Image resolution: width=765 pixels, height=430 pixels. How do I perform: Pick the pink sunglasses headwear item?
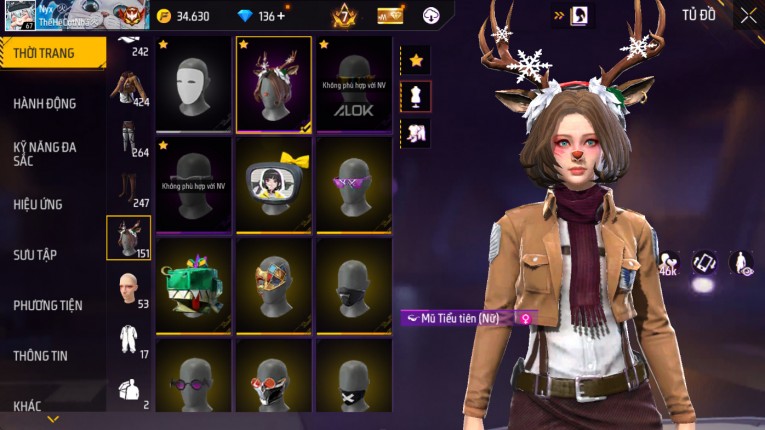click(x=354, y=184)
